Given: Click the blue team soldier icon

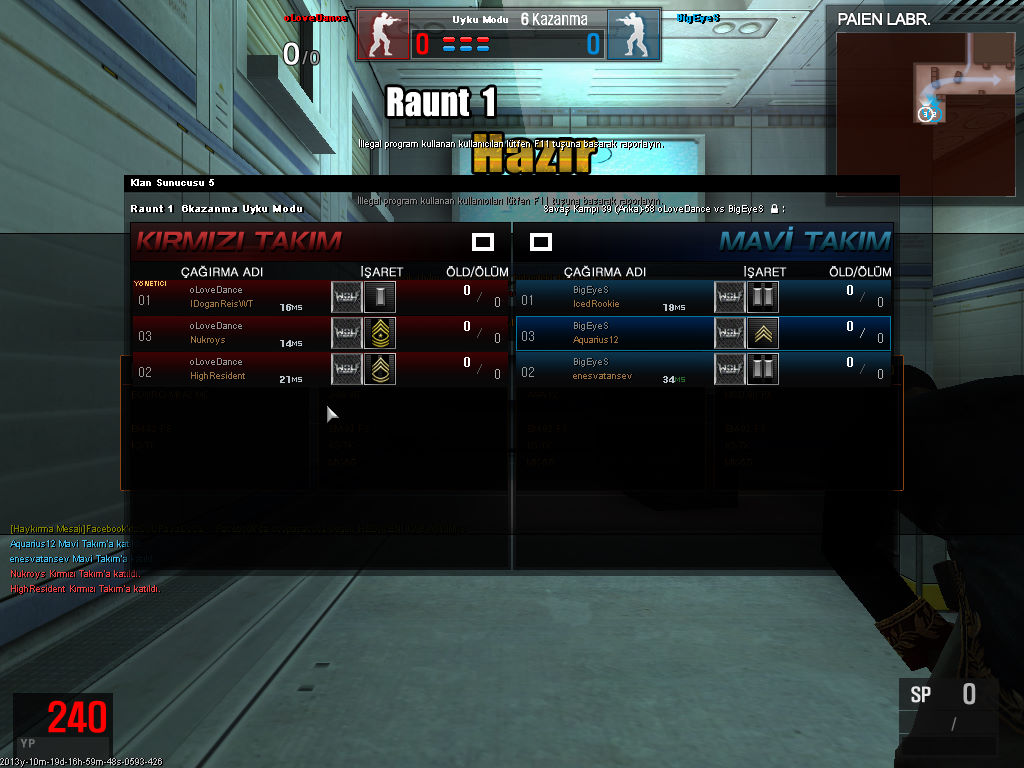Looking at the screenshot, I should pyautogui.click(x=633, y=36).
